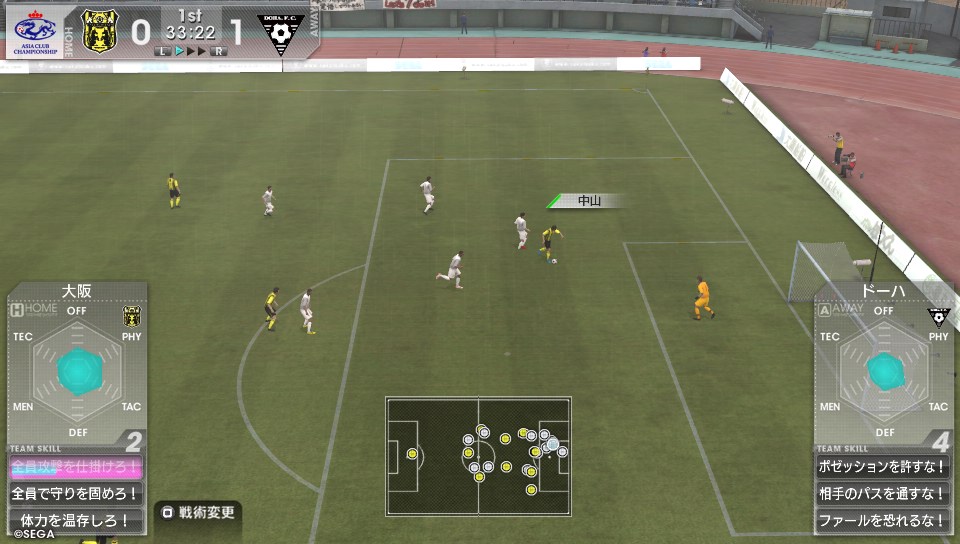This screenshot has height=544, width=960.
Task: Select Doha's 相手のパスを通すな！ team skill
Action: click(x=881, y=494)
